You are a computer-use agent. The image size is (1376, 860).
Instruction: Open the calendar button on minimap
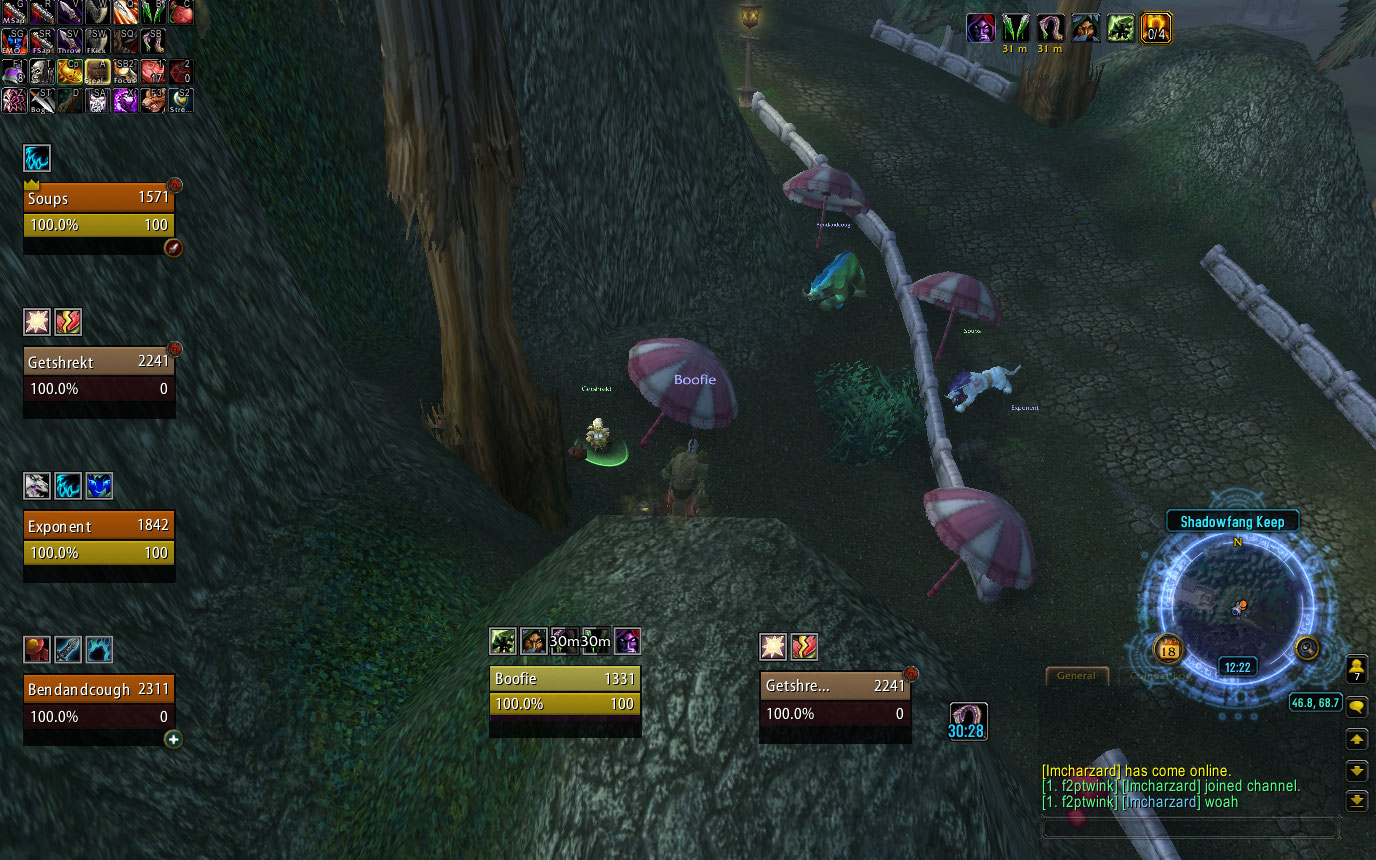1168,650
